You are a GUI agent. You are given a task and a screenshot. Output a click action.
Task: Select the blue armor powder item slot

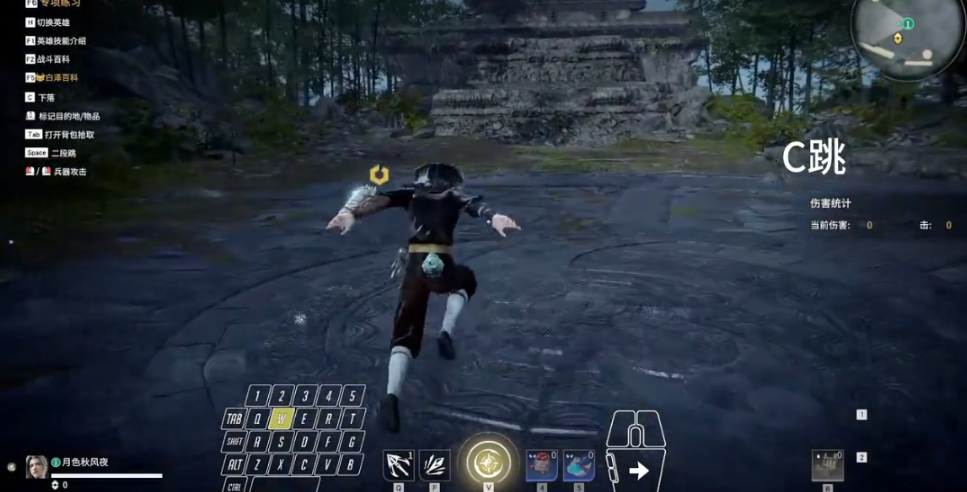coord(577,465)
